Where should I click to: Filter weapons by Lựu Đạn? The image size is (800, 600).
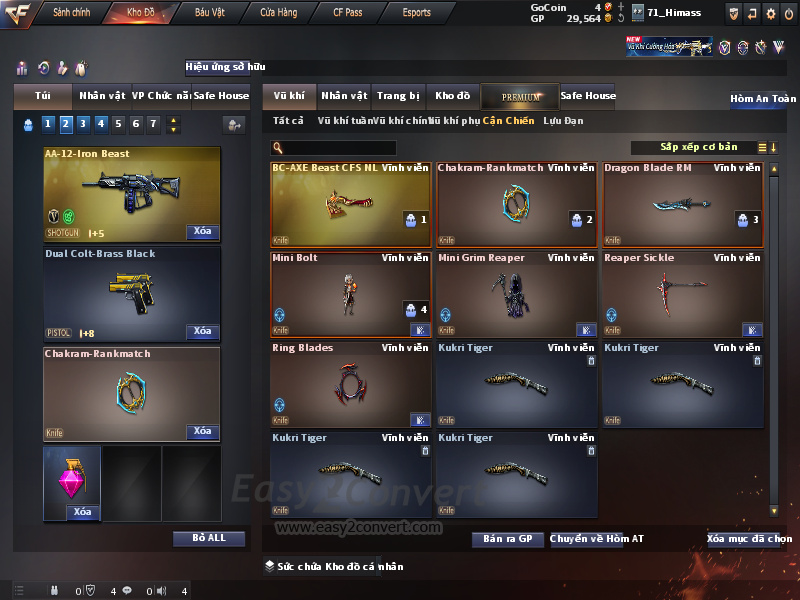563,121
